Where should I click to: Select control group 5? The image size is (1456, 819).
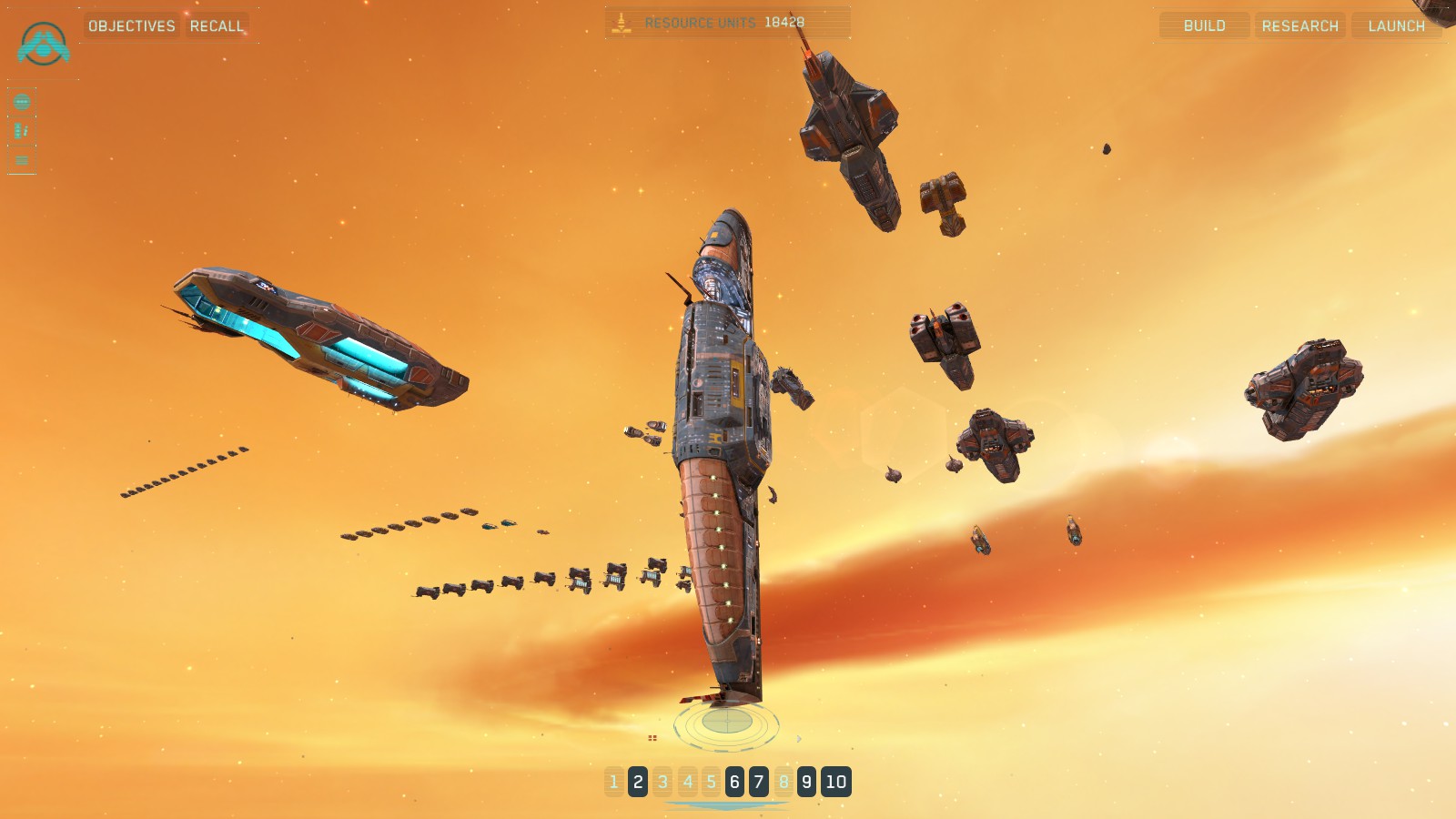click(711, 782)
